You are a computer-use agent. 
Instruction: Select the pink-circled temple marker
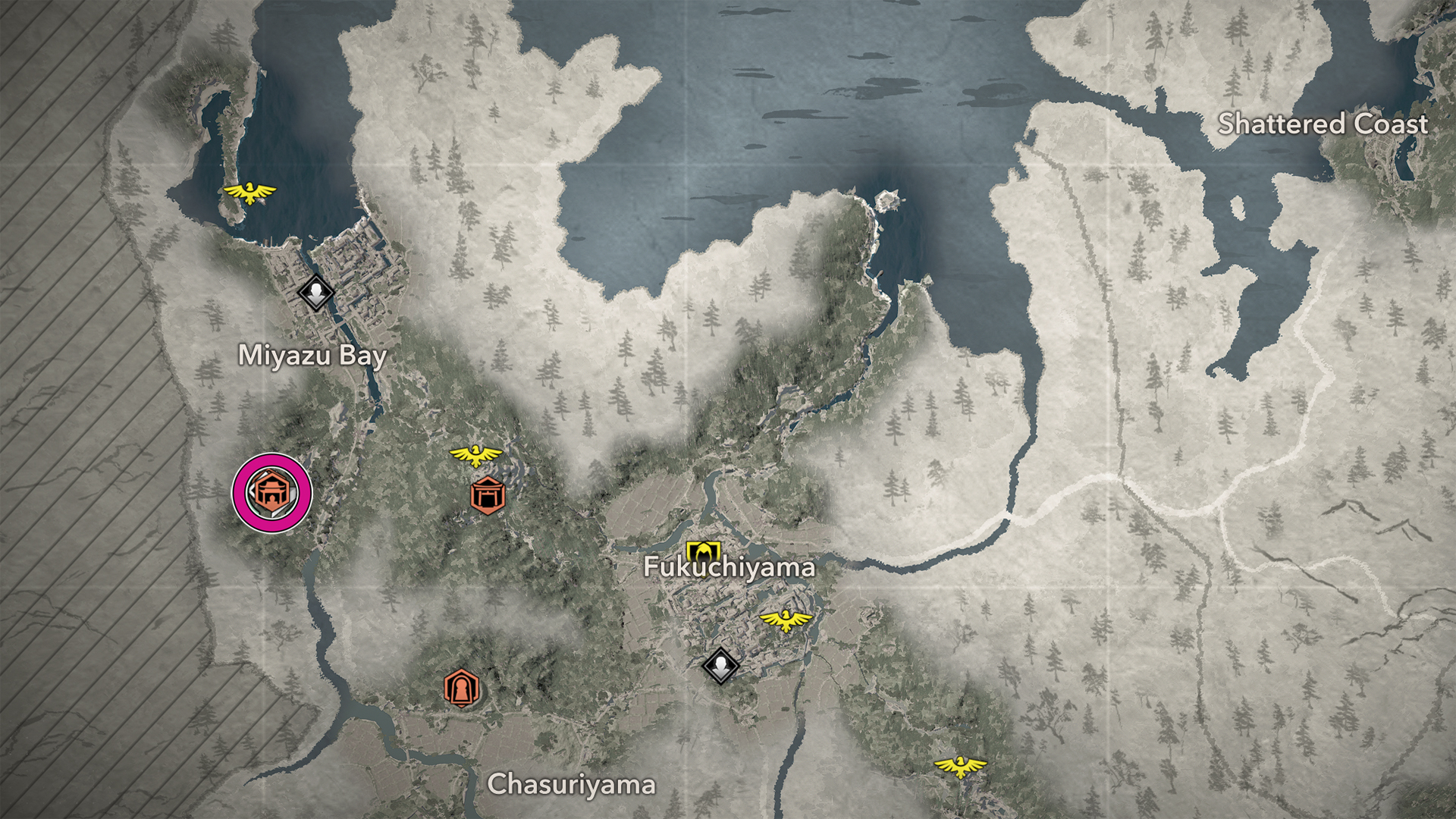271,493
